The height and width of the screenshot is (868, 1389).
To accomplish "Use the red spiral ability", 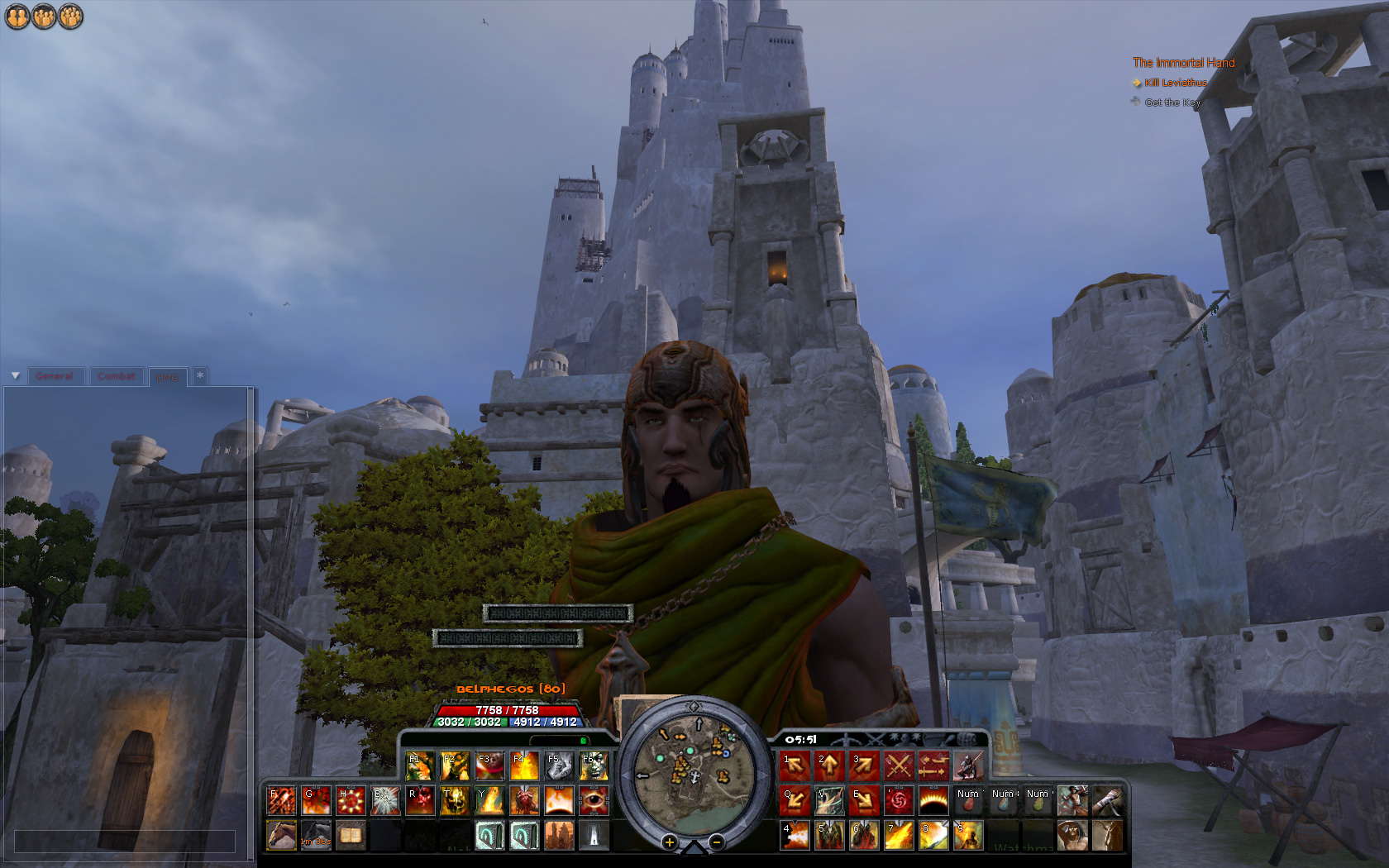I will tap(899, 801).
